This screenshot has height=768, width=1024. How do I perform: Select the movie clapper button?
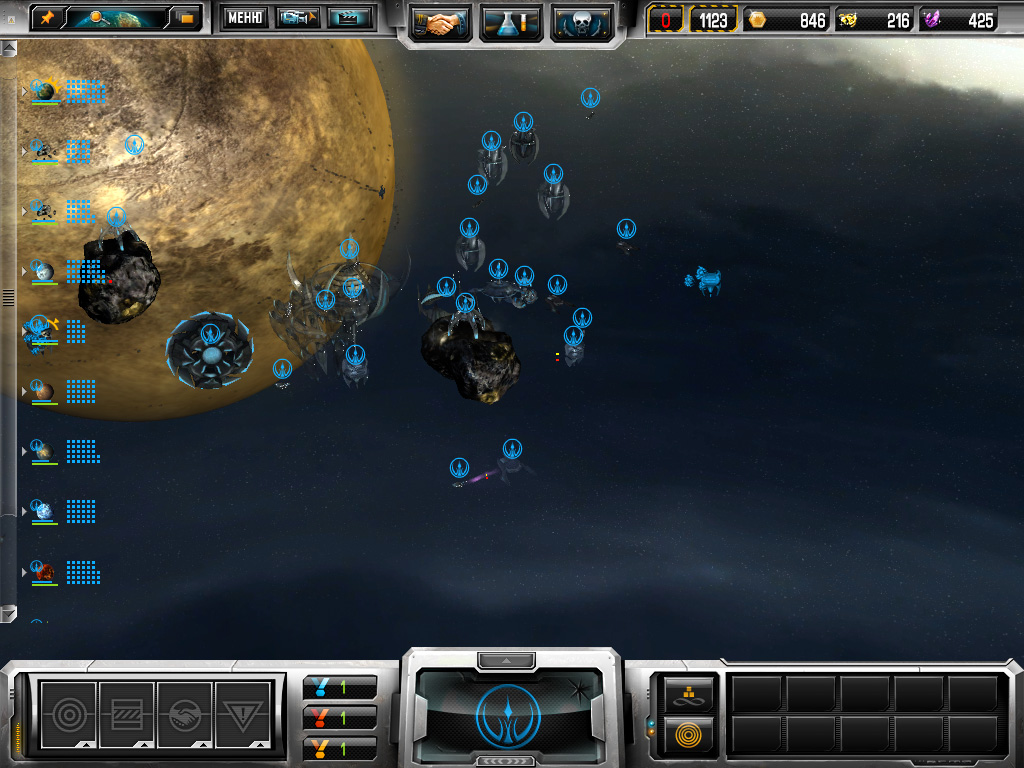point(350,17)
